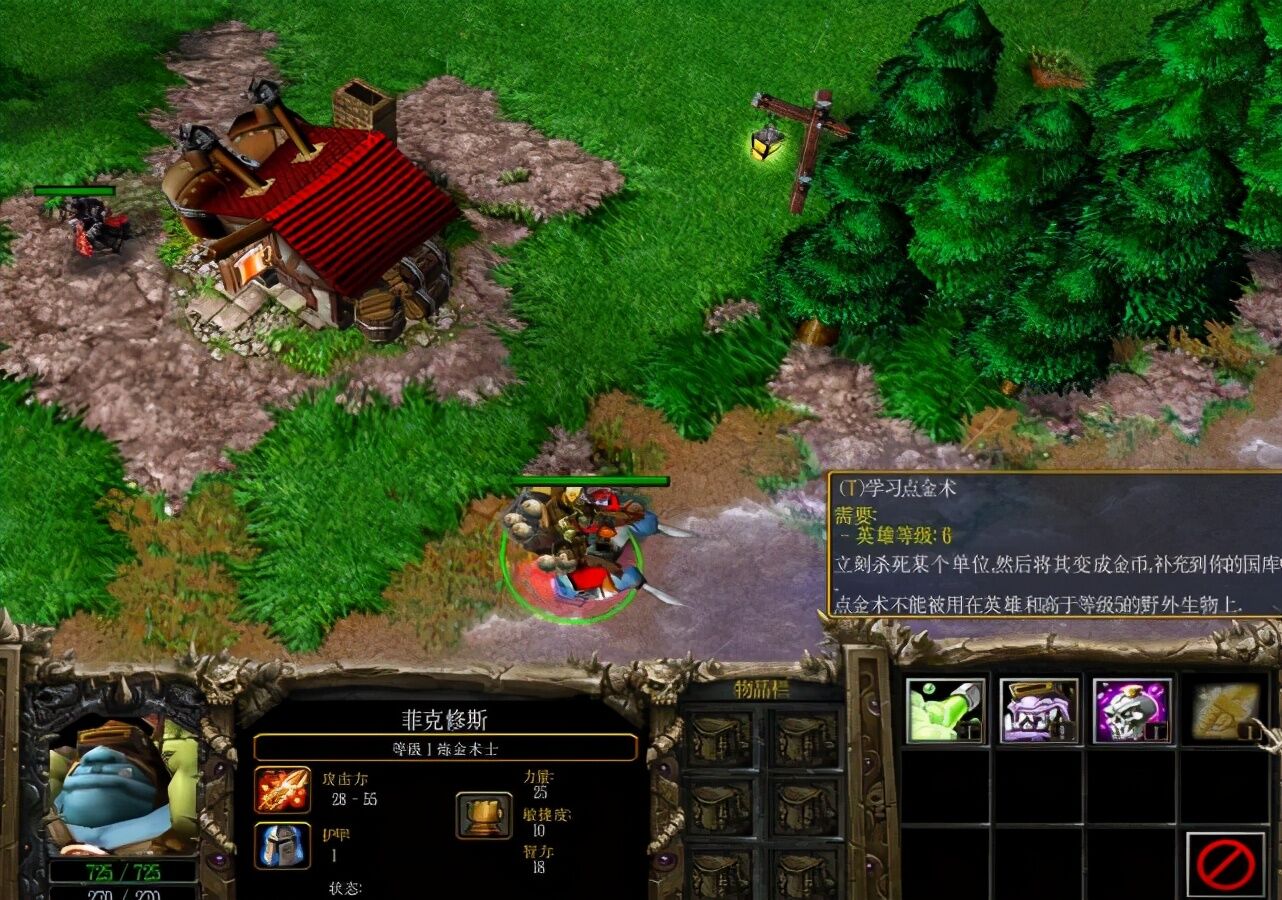Activate the Chemical Rage ability icon
The width and height of the screenshot is (1282, 900).
point(1038,711)
